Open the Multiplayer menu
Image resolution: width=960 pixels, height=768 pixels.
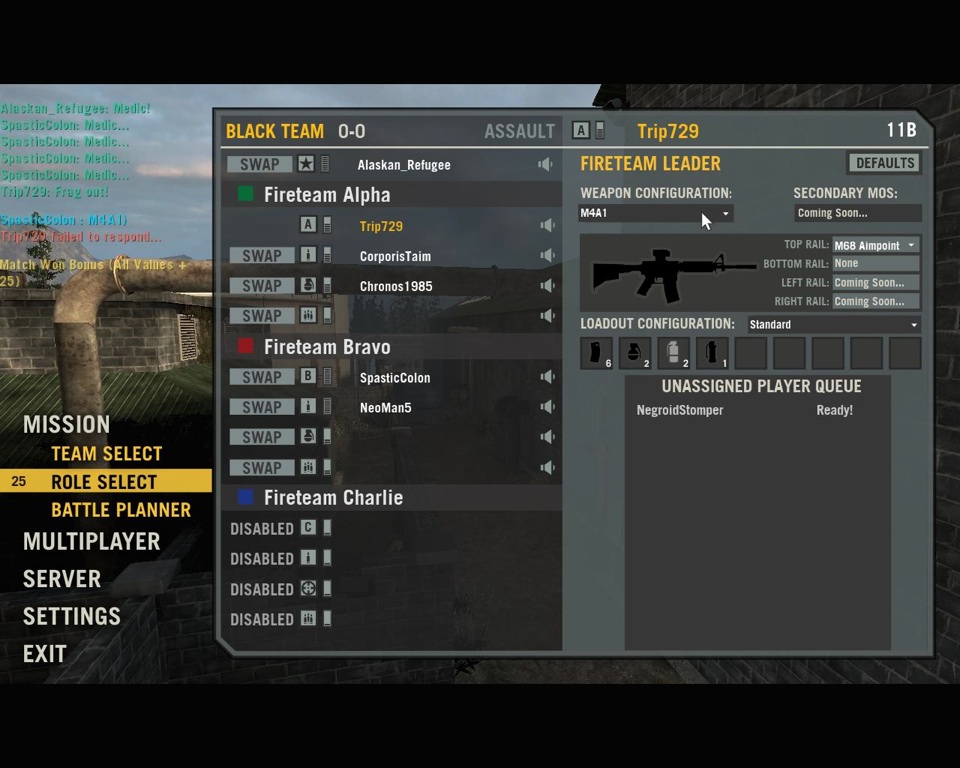(x=91, y=541)
